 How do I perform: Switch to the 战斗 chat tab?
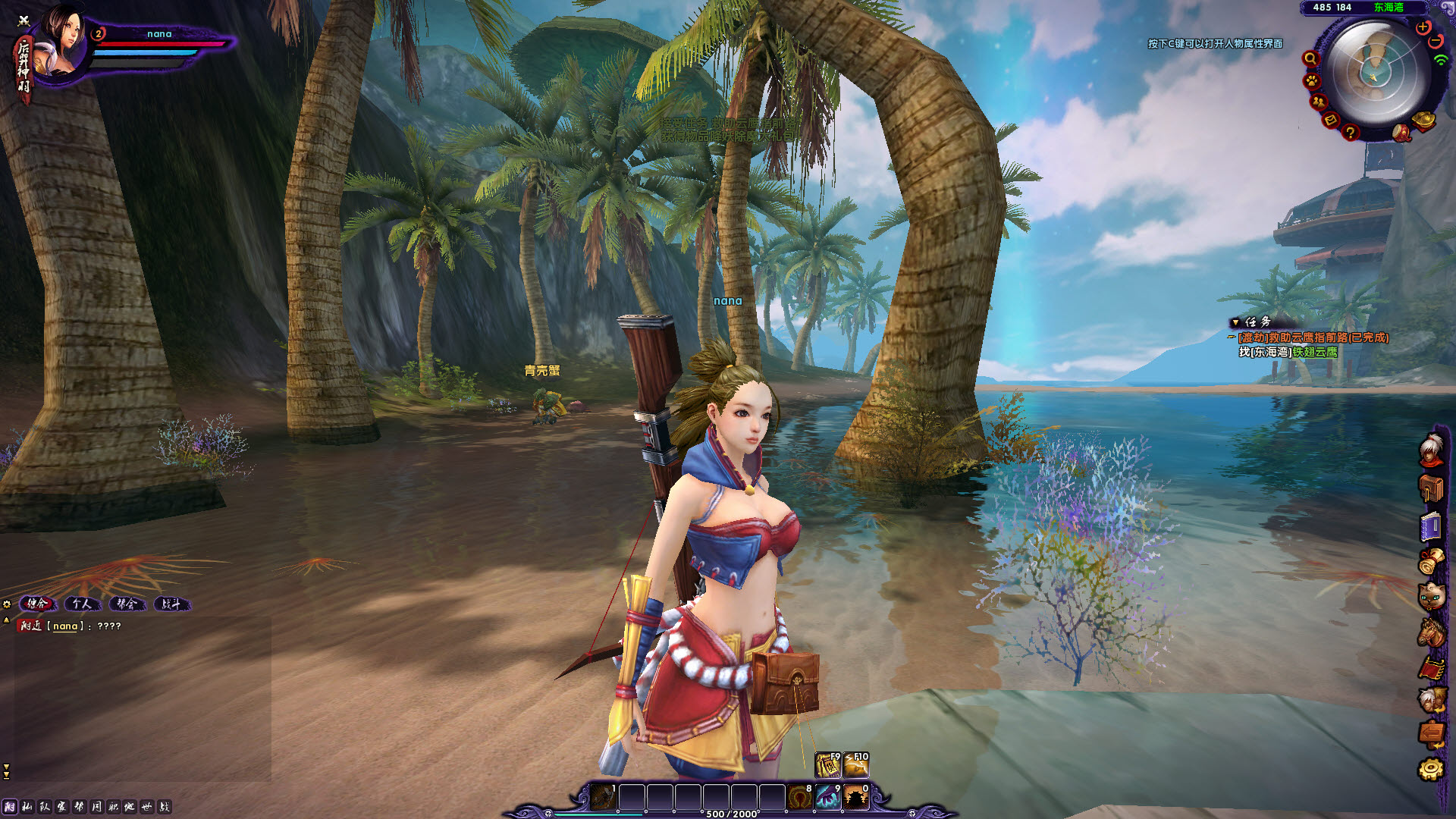(x=171, y=604)
